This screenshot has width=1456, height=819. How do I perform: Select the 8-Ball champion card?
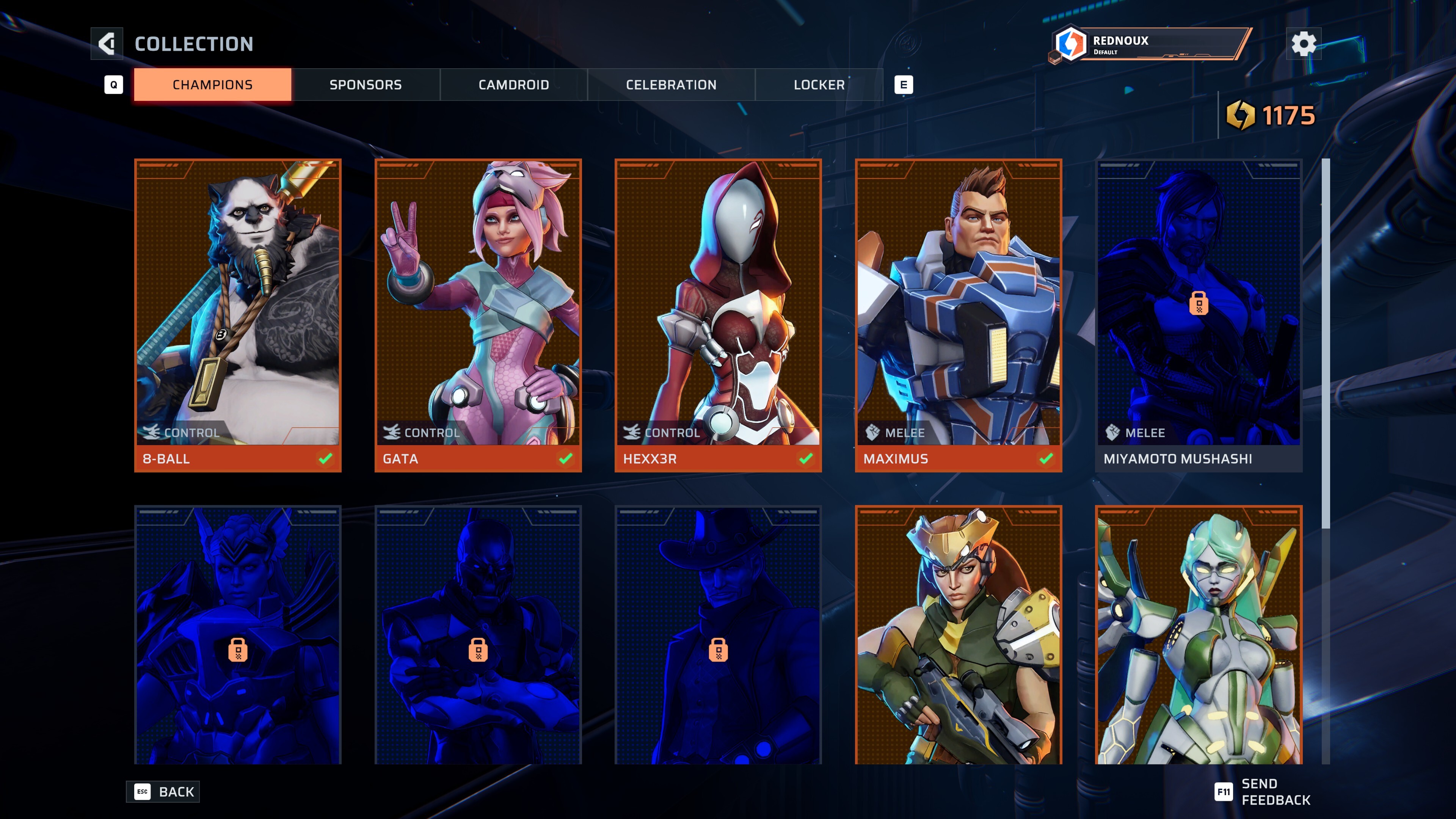tap(238, 315)
